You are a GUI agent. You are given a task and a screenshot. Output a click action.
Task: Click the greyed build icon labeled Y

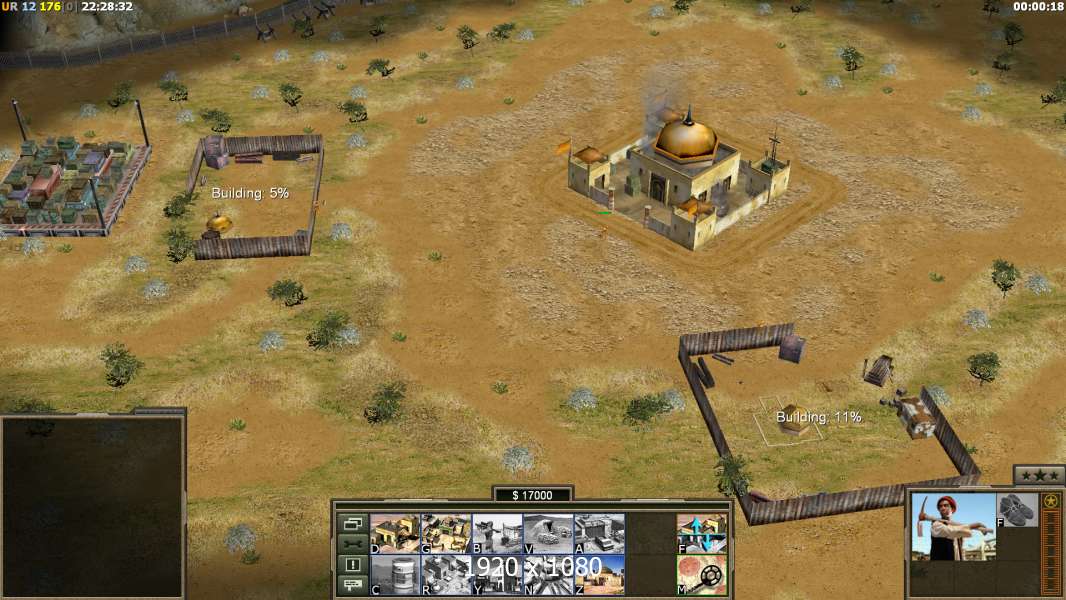click(x=497, y=575)
